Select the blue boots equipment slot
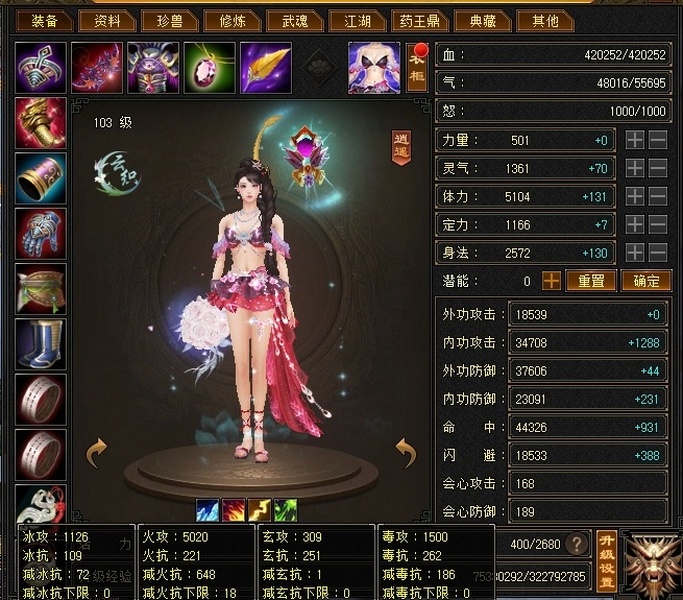Screen dimensions: 683x600 click(41, 343)
